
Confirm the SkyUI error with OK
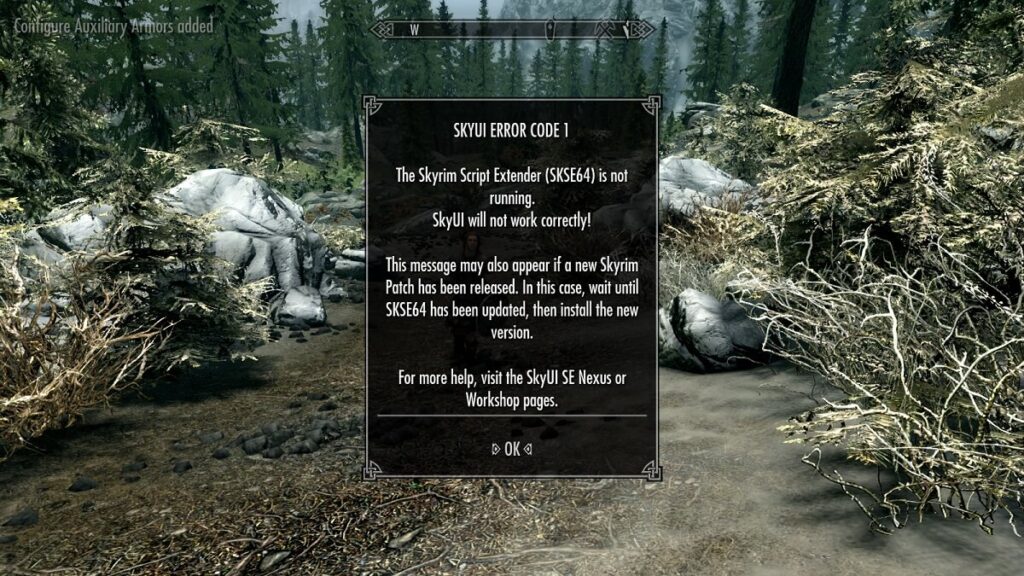[511, 449]
